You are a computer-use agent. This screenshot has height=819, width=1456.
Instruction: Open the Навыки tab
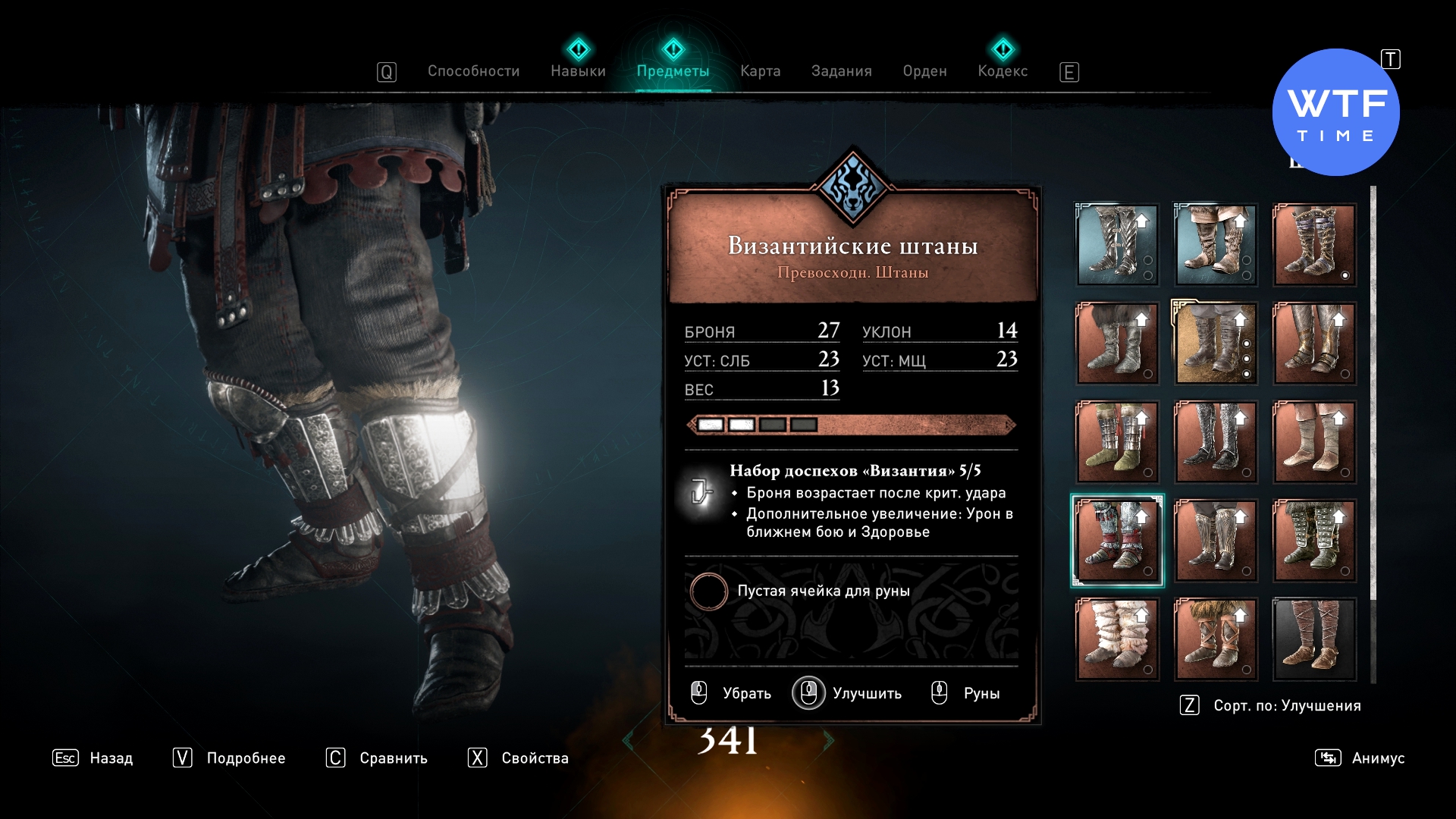click(578, 71)
